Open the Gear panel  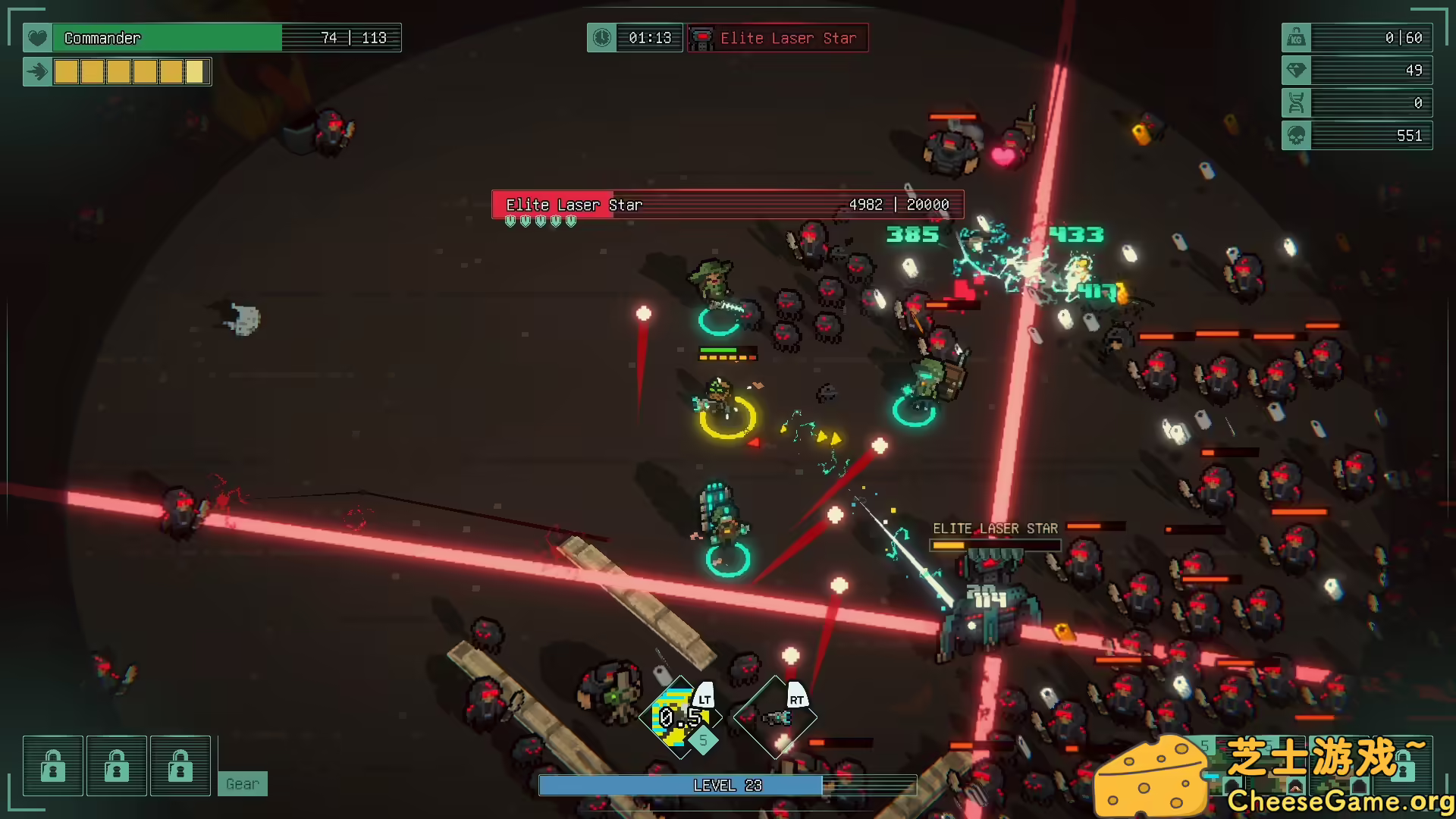pos(243,784)
